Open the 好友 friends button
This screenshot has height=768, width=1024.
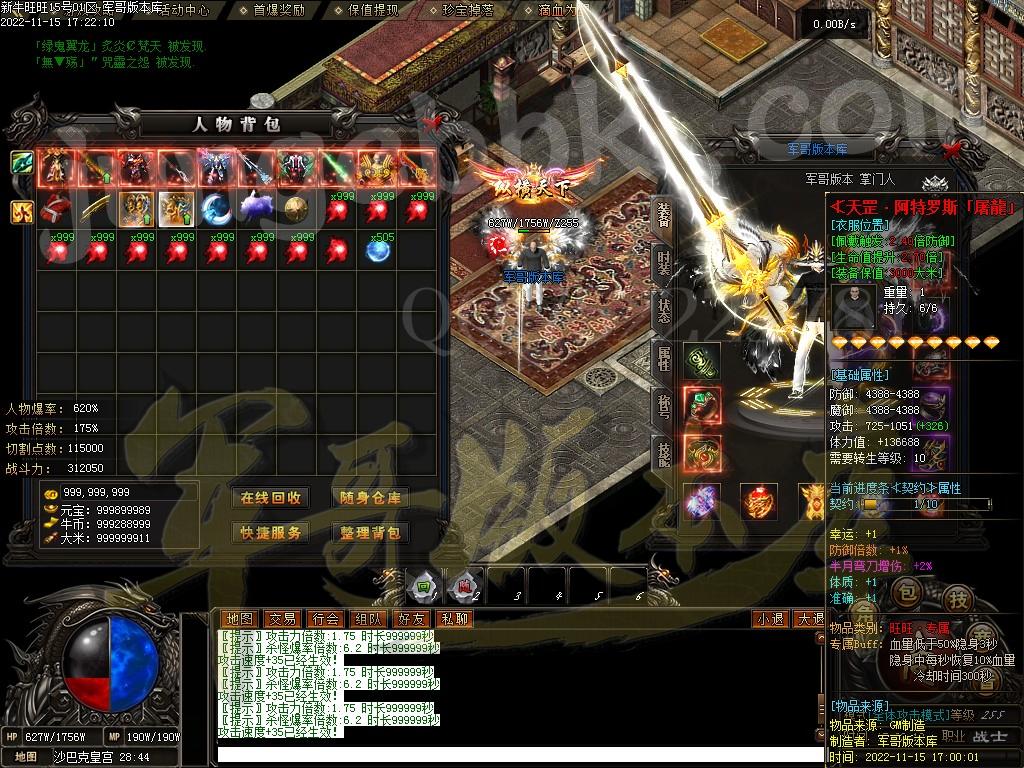pyautogui.click(x=411, y=619)
